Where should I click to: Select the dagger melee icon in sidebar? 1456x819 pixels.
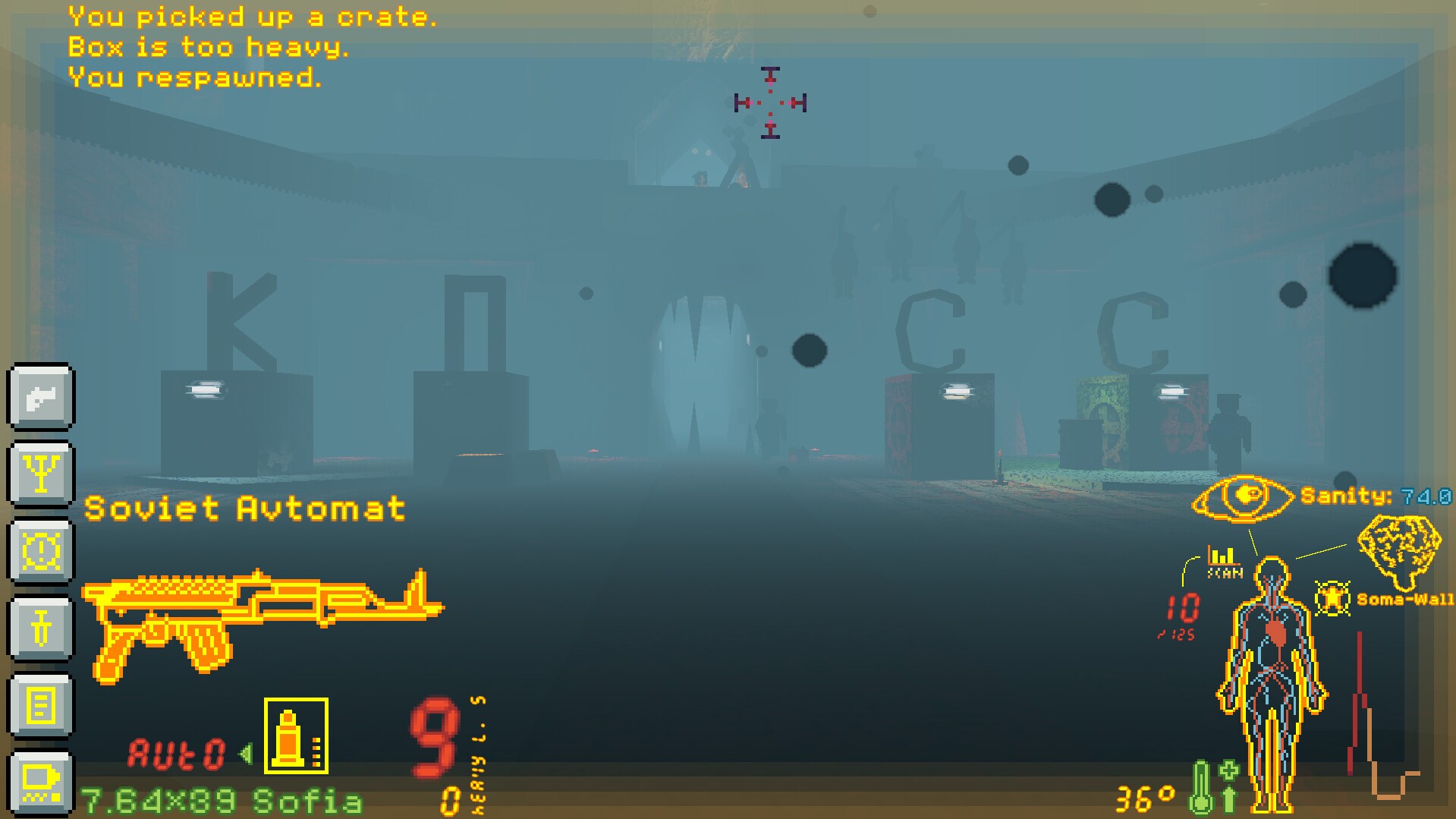41,627
